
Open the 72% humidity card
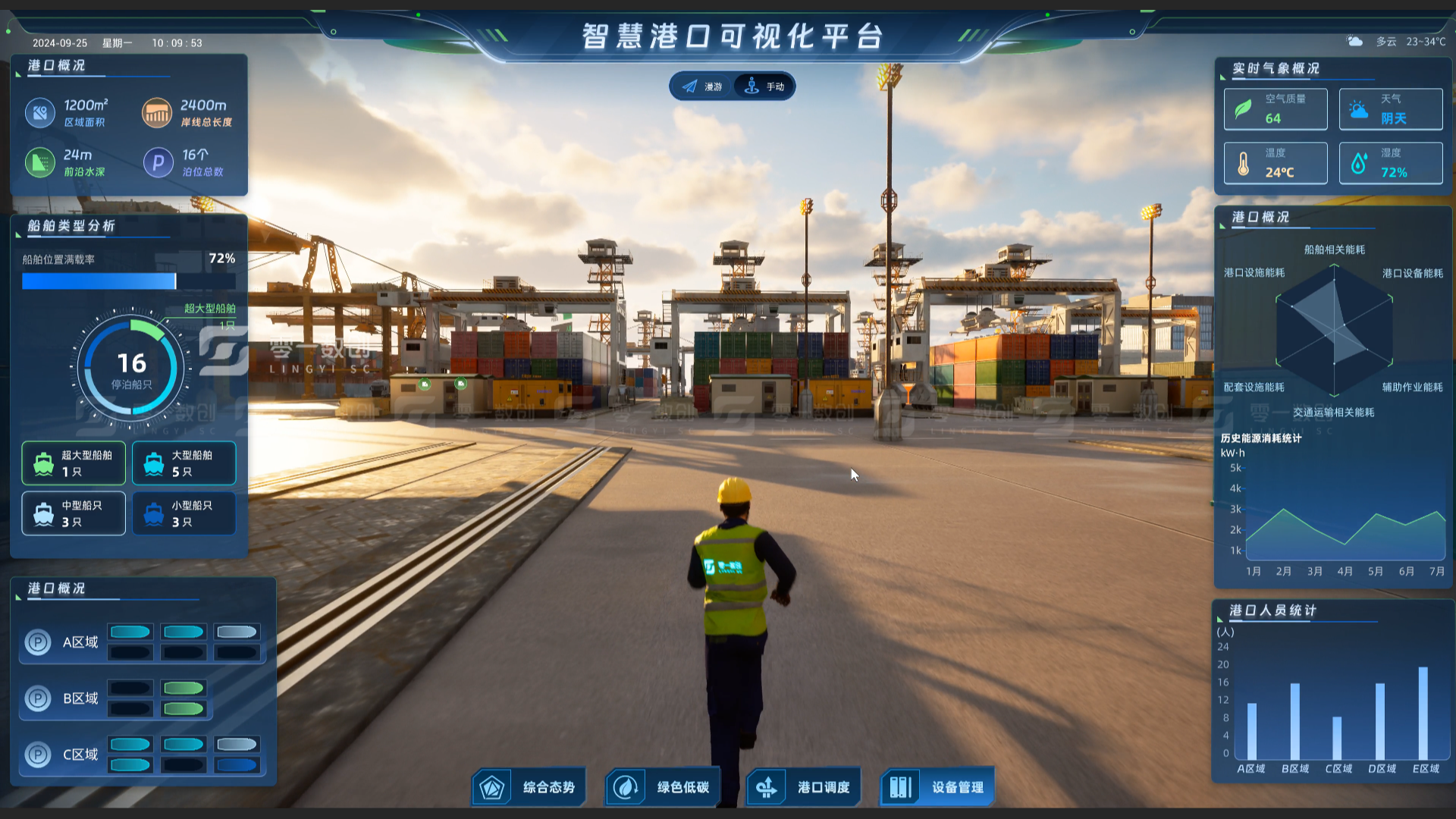pyautogui.click(x=1391, y=163)
